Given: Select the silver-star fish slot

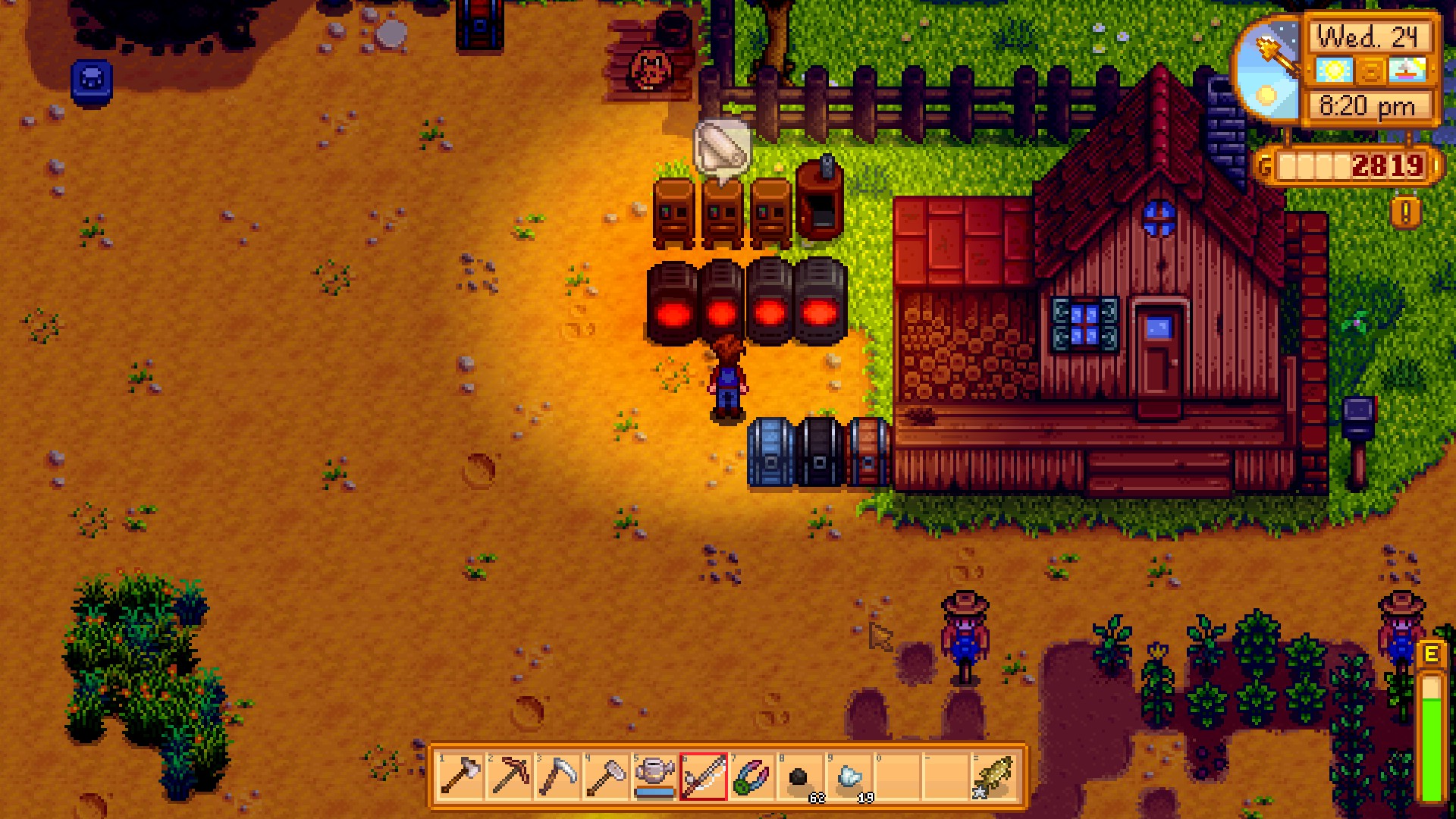Looking at the screenshot, I should point(994,777).
